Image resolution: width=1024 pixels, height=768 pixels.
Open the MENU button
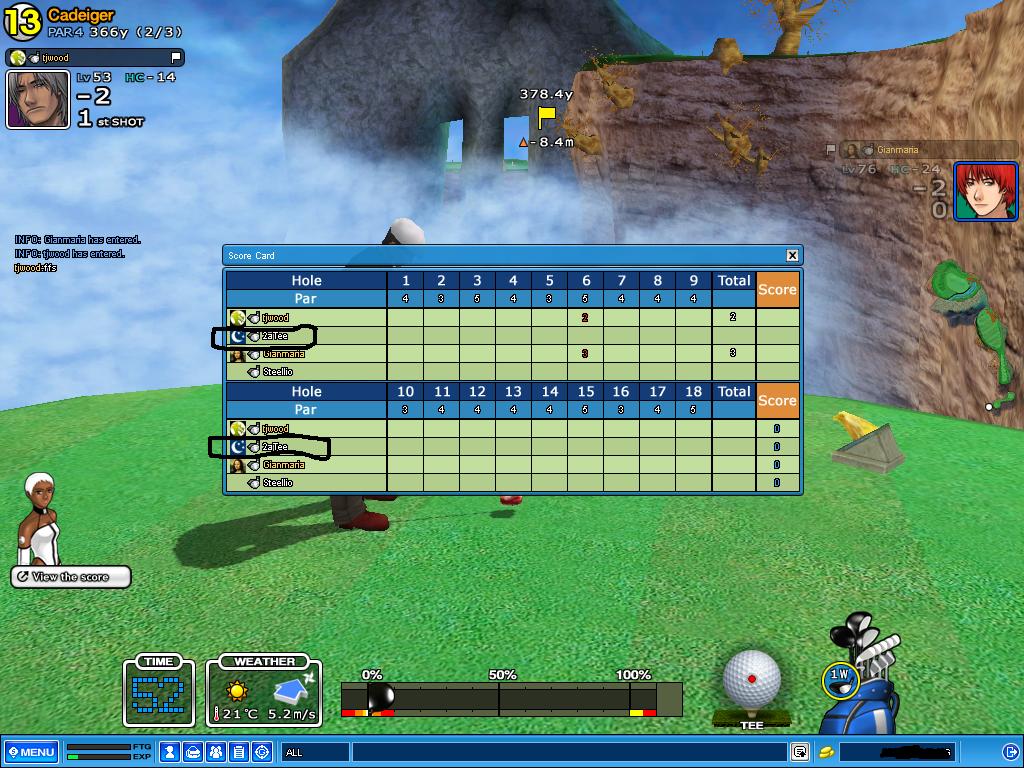coord(30,752)
